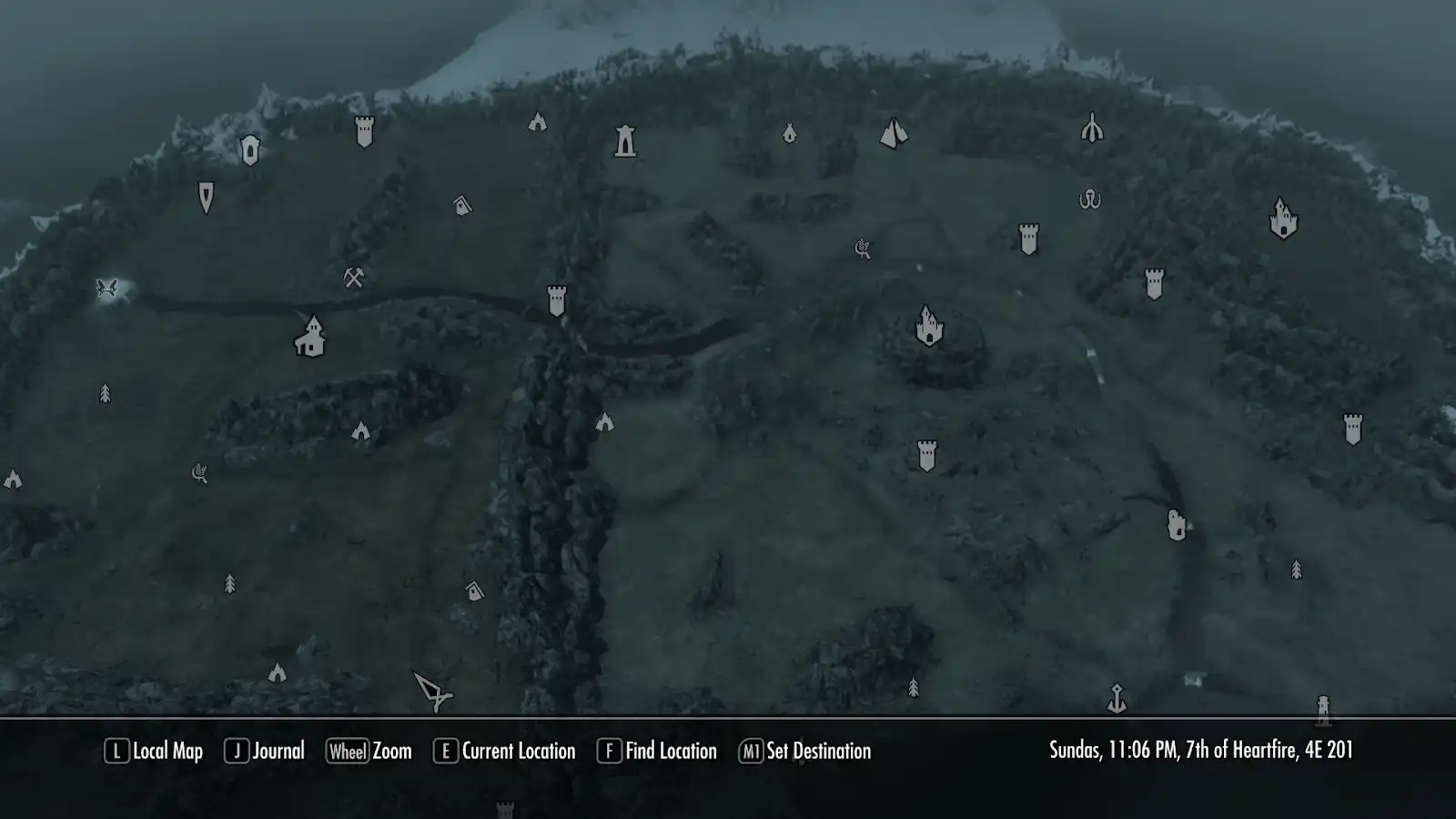Viewport: 1456px width, 819px height.
Task: Click the player arrow position marker
Action: 432,691
